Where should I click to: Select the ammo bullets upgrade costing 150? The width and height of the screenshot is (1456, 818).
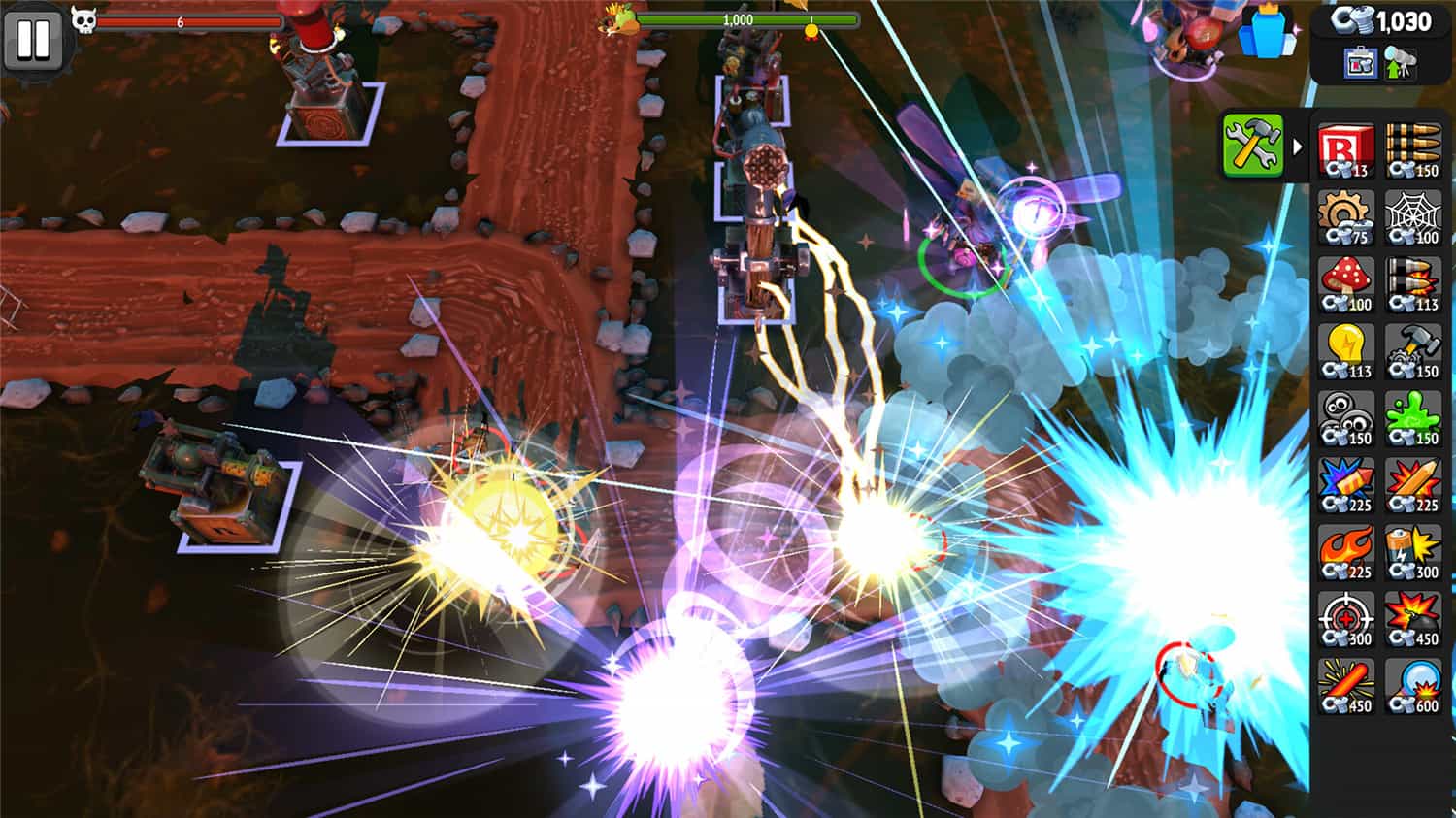pos(1412,150)
